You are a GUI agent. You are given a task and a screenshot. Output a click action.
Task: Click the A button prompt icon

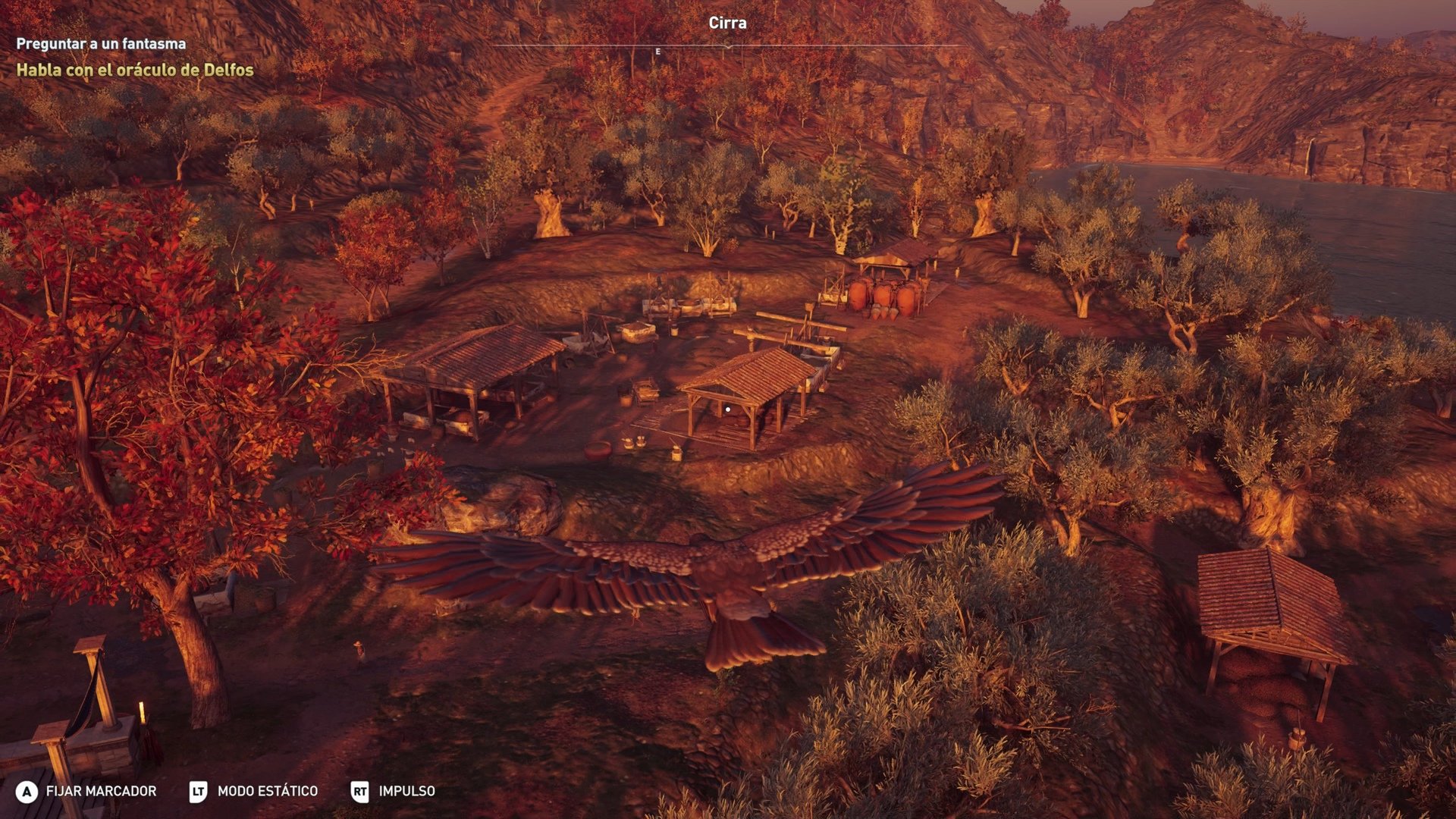(x=29, y=791)
